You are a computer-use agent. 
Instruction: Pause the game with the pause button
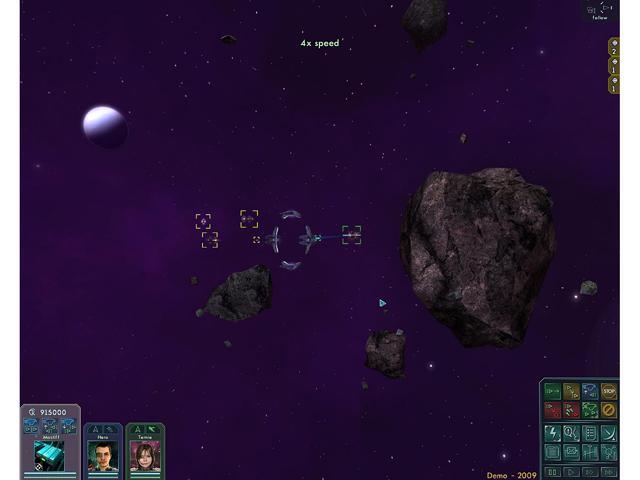552,470
